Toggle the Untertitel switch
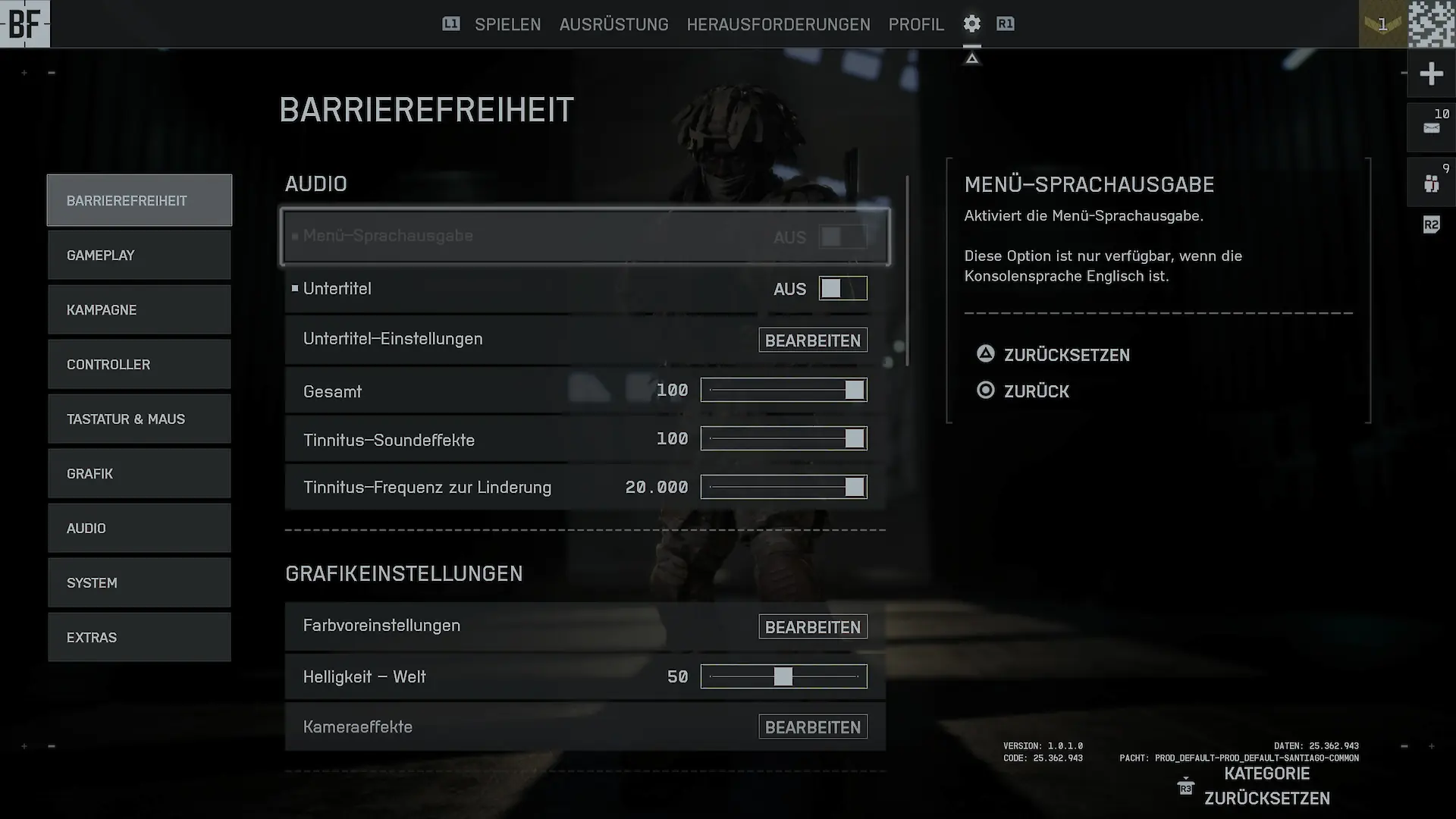This screenshot has height=819, width=1456. 843,289
